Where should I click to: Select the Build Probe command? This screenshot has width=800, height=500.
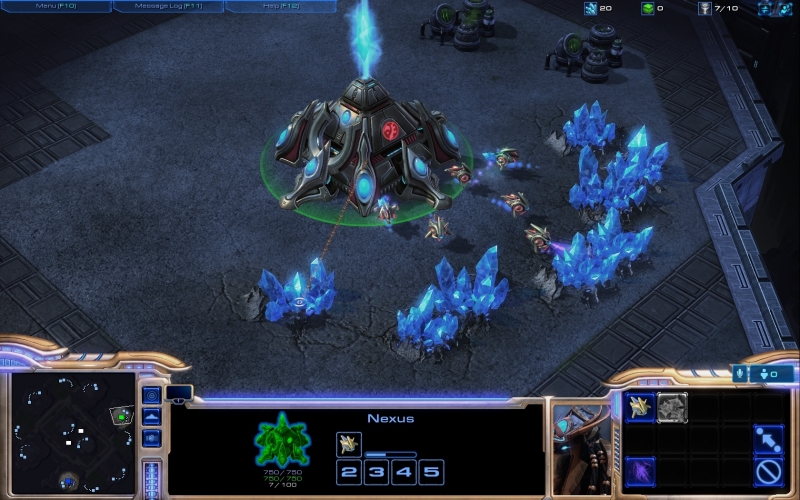tap(640, 404)
